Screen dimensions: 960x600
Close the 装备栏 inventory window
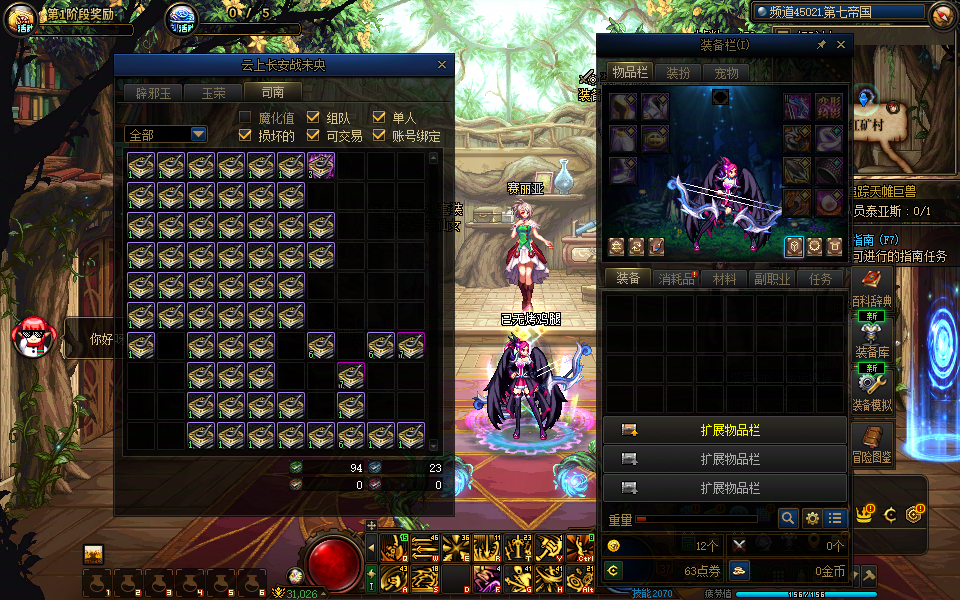841,45
